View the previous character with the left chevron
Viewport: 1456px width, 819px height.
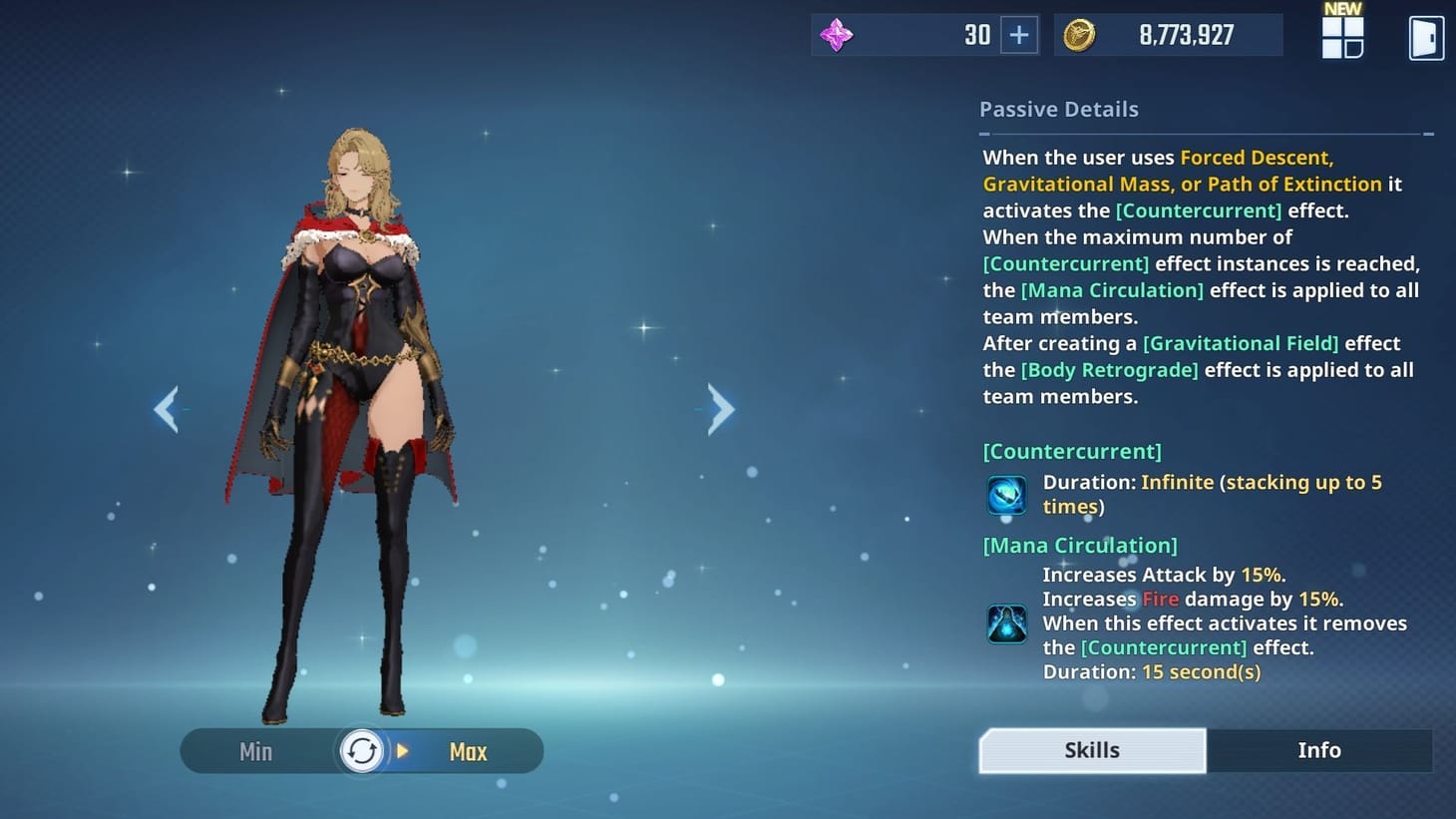tap(168, 409)
